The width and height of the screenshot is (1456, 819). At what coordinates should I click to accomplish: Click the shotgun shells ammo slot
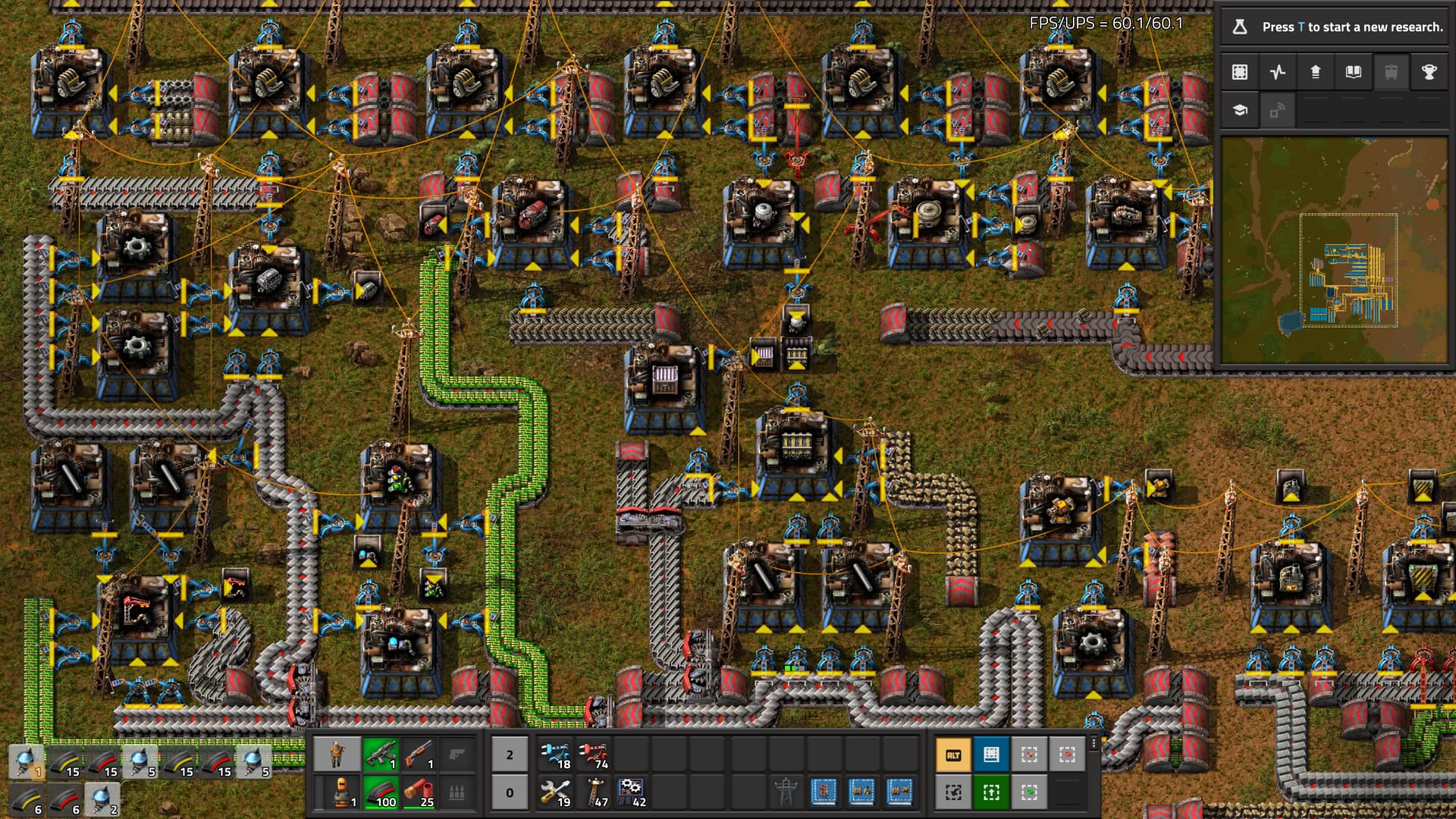(x=419, y=792)
